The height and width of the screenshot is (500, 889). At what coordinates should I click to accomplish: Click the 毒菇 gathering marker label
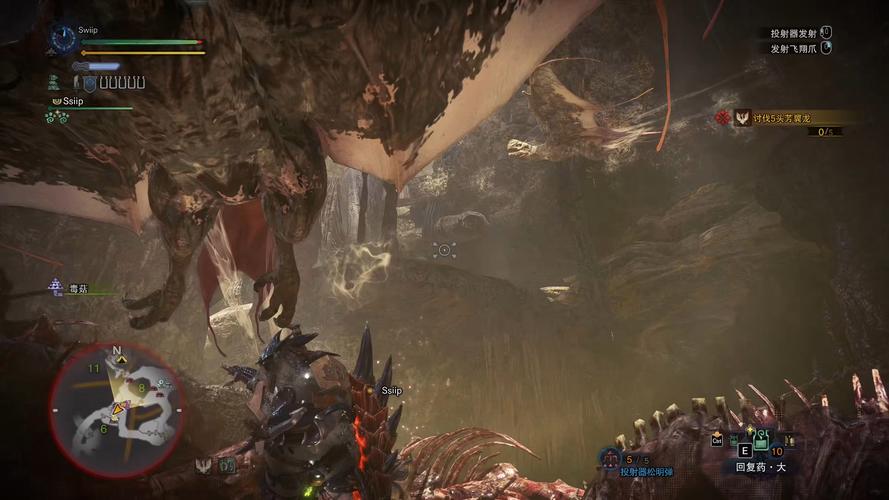coord(77,289)
